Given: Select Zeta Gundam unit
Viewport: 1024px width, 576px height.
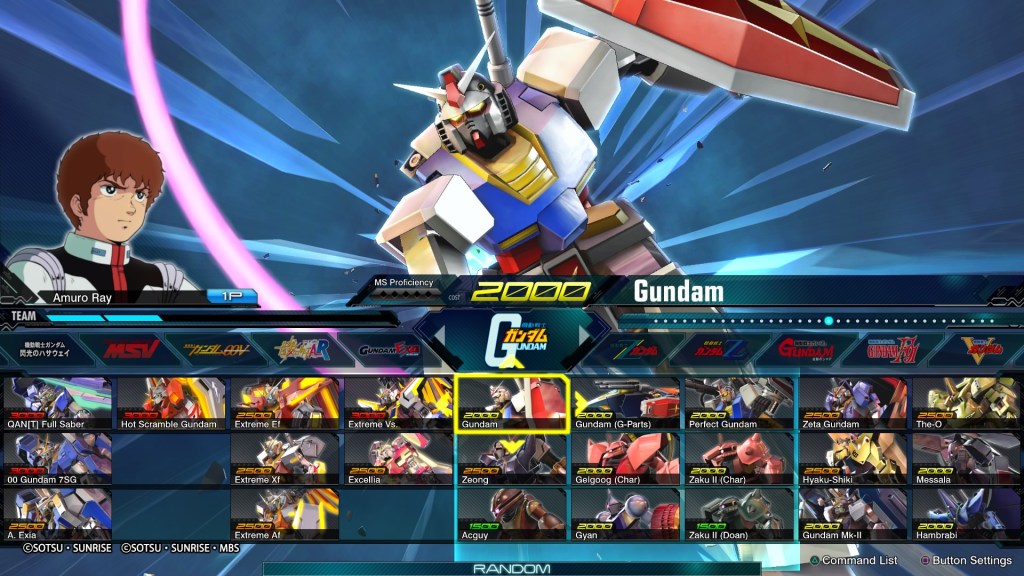Looking at the screenshot, I should tap(853, 402).
